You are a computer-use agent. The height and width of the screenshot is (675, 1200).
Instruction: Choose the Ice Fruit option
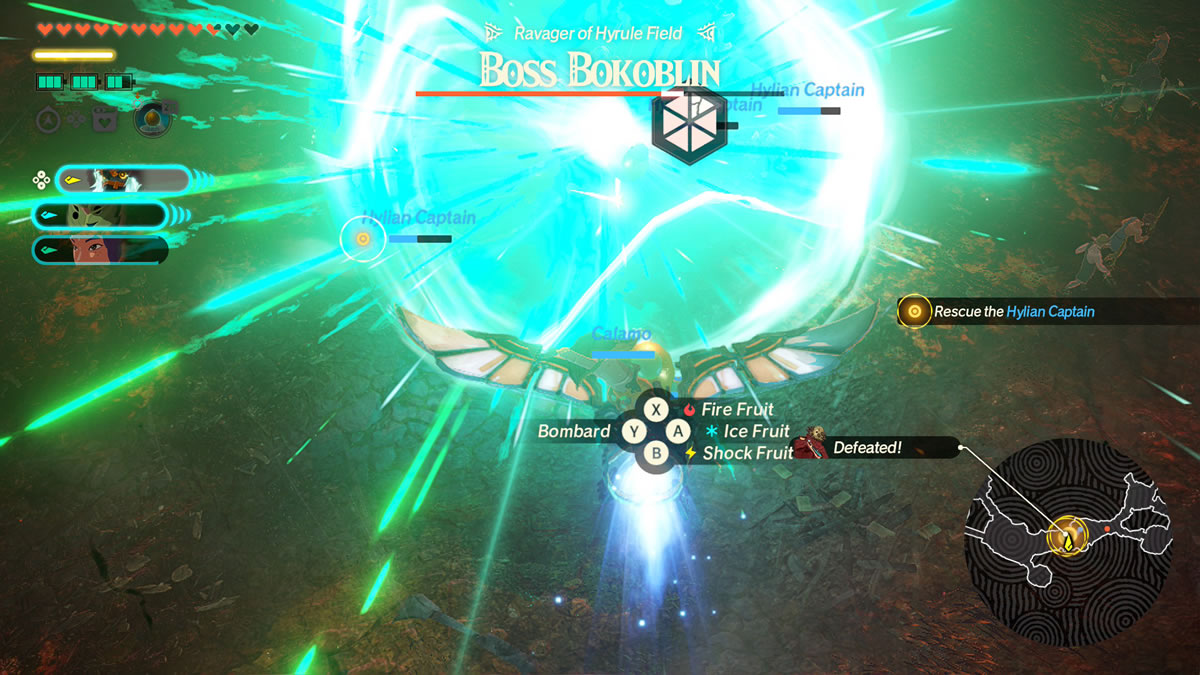(755, 432)
